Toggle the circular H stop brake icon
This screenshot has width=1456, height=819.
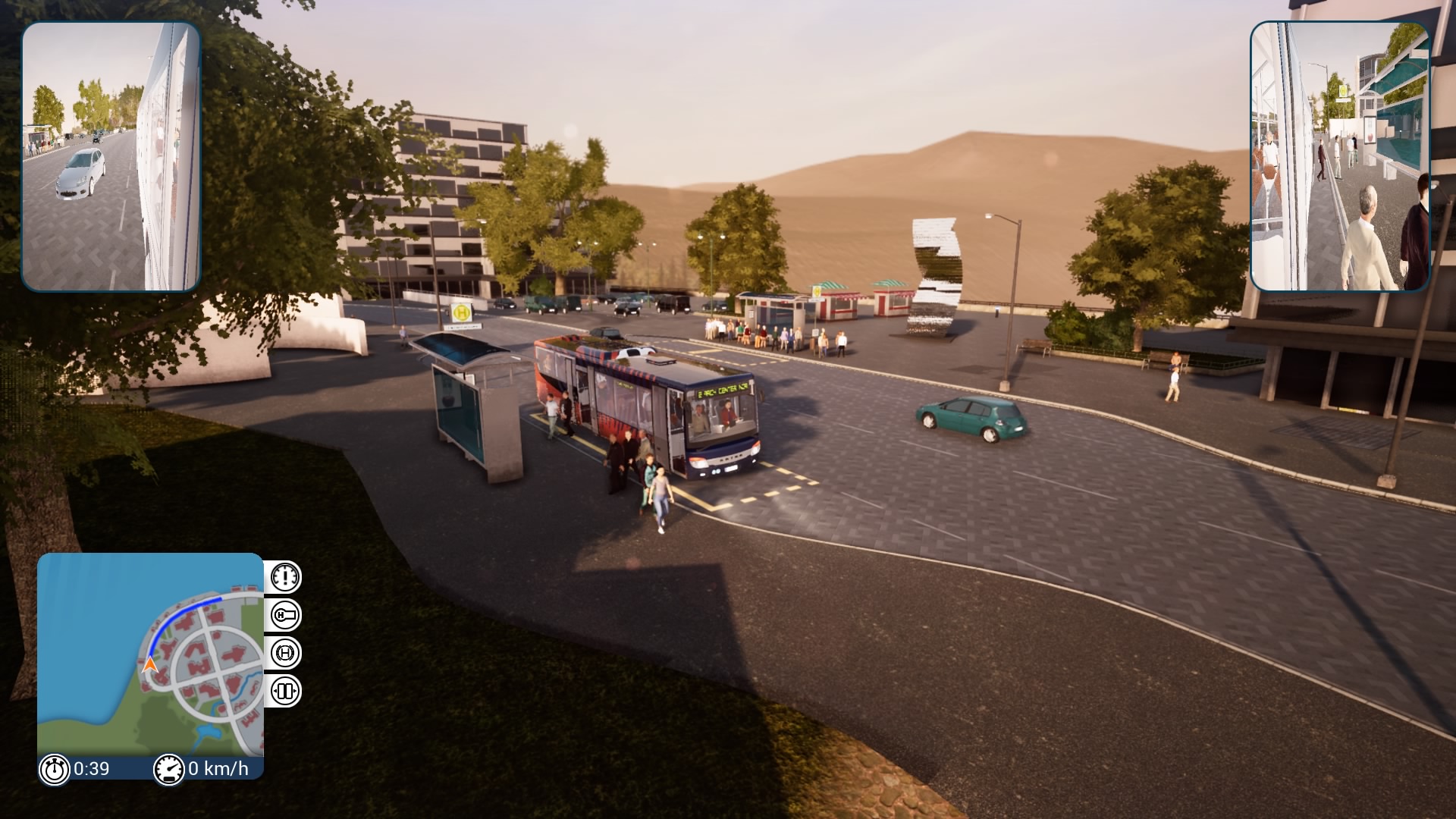coord(285,653)
